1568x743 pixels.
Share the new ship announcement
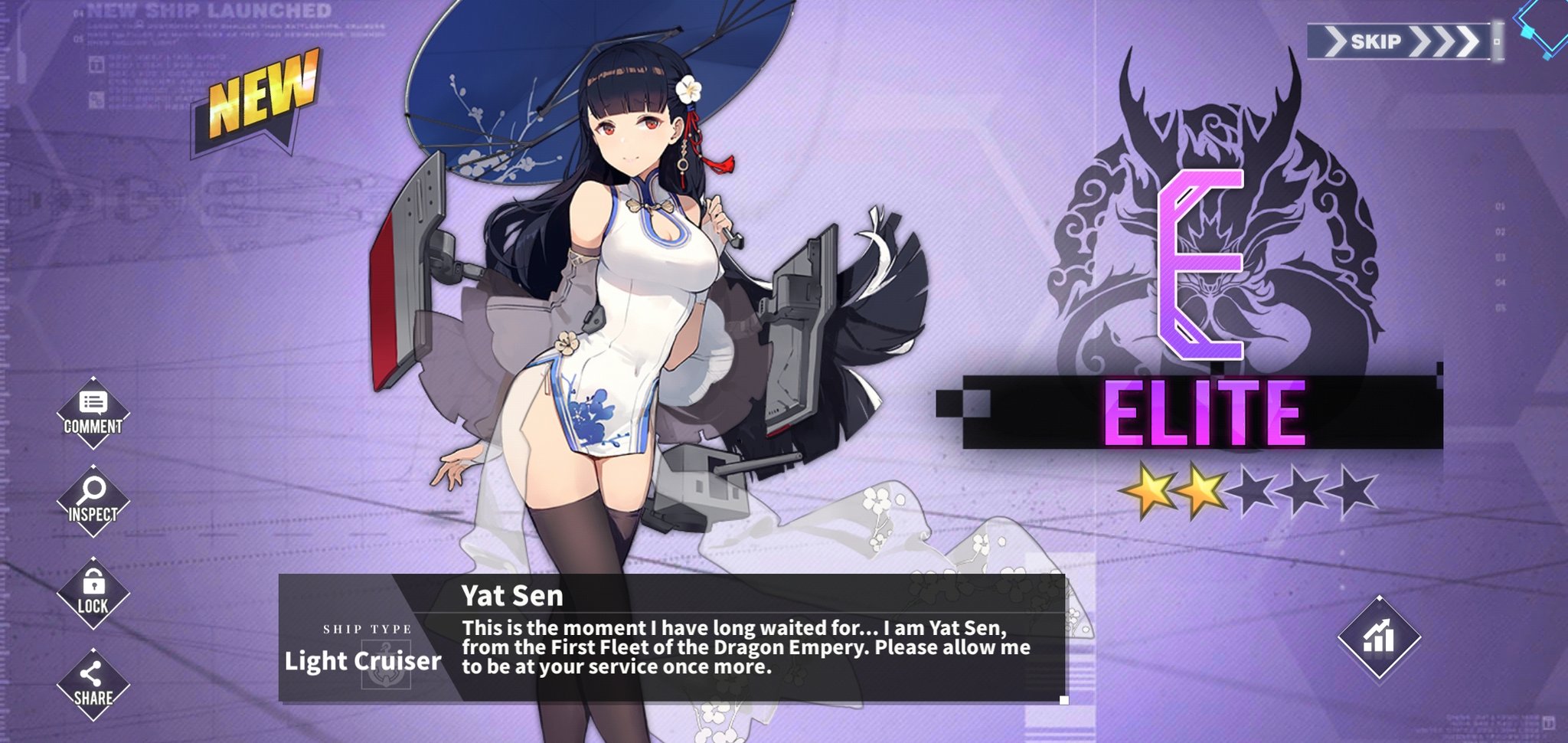[x=93, y=682]
